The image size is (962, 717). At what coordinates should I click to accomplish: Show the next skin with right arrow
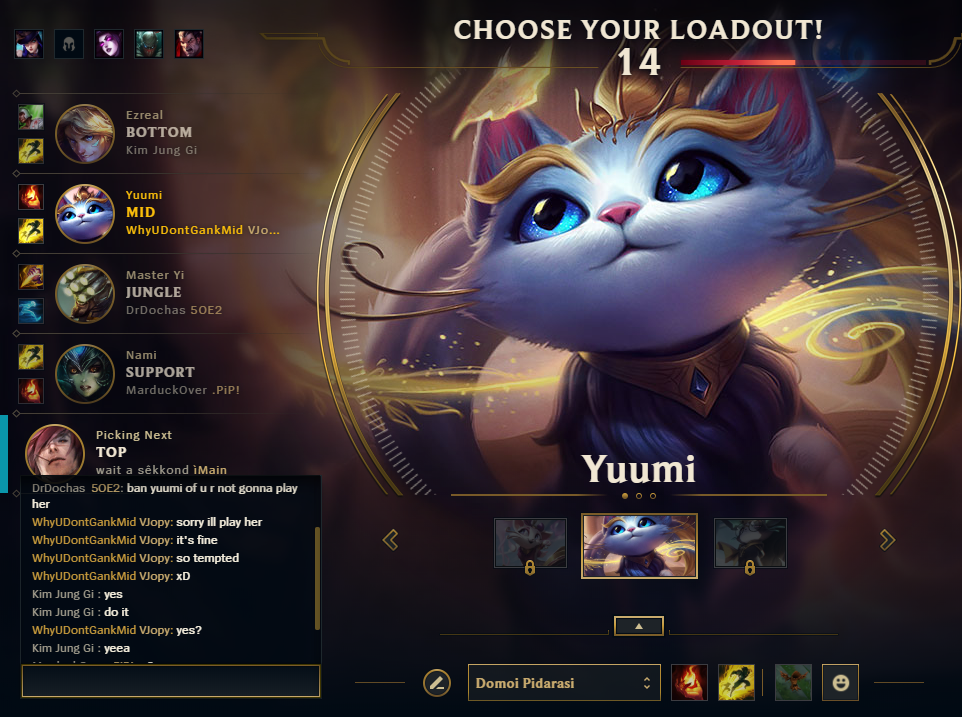click(887, 540)
